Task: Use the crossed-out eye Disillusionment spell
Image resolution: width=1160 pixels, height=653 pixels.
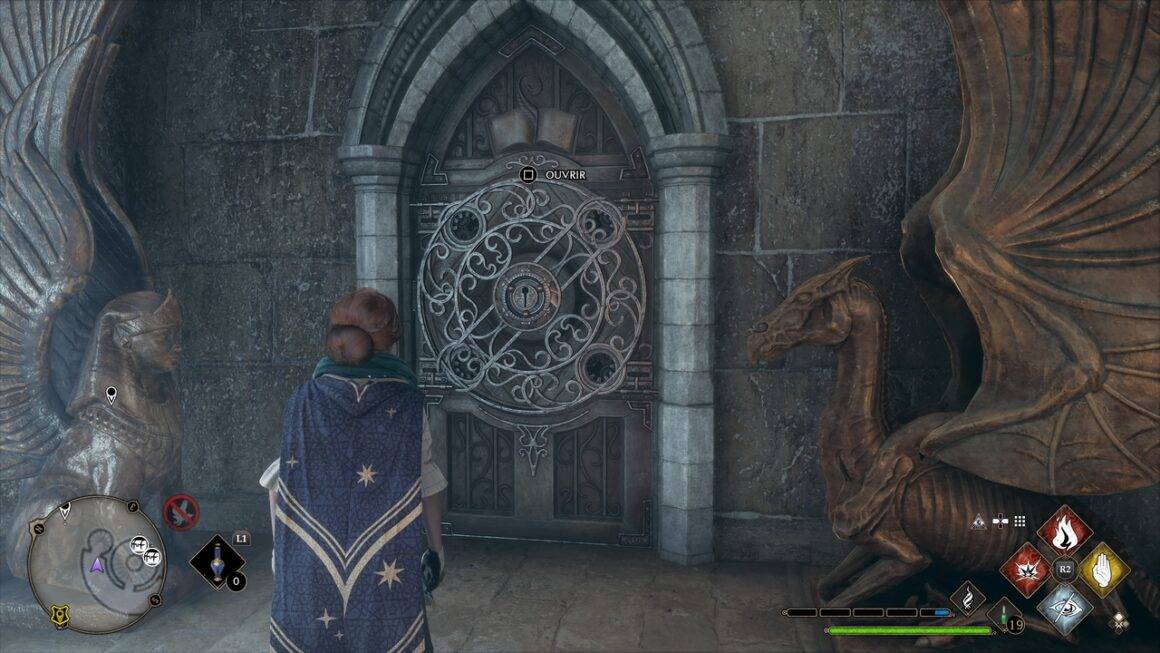Action: coord(1062,610)
